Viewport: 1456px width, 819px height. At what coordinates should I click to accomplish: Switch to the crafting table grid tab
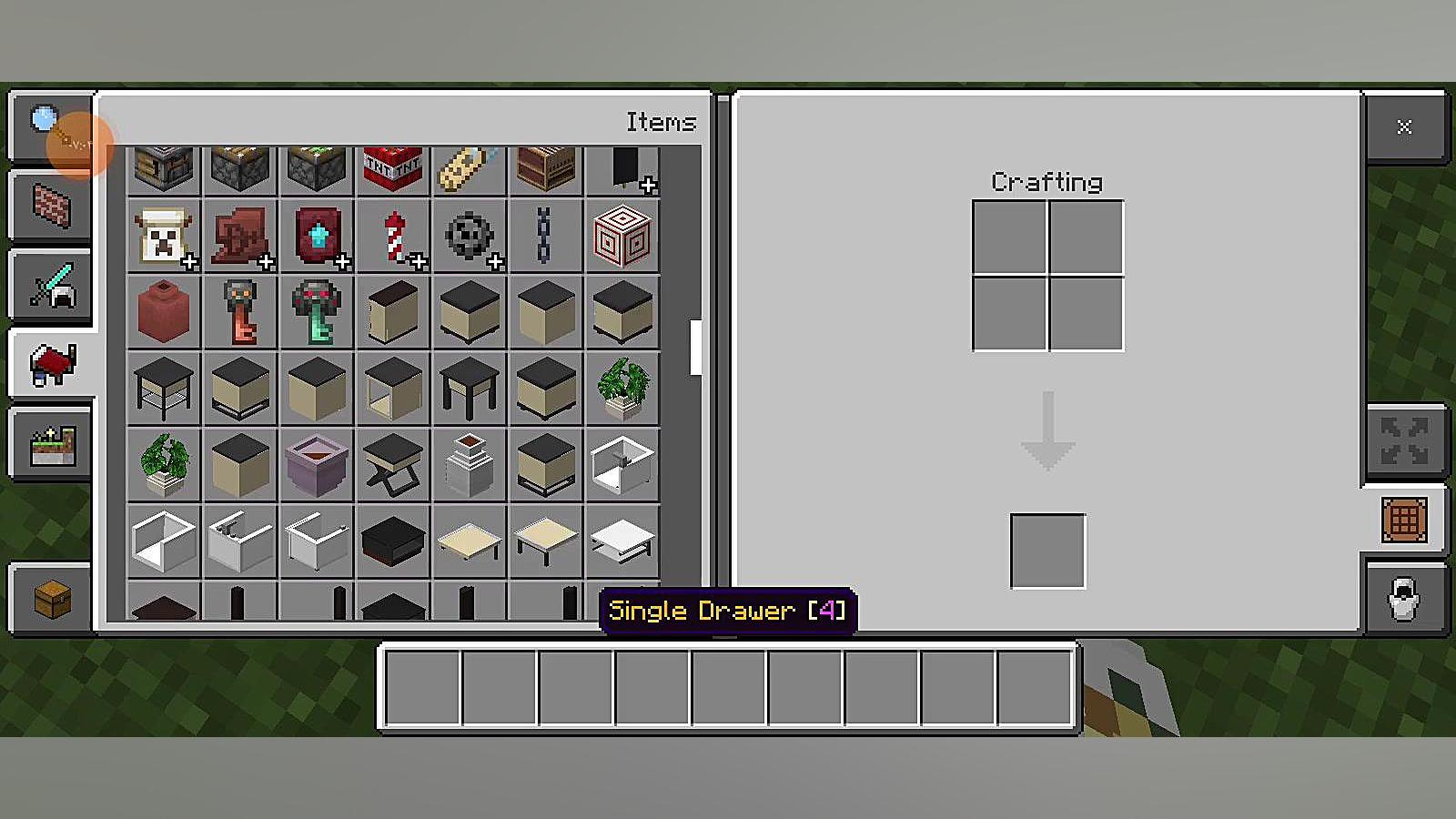[1403, 521]
